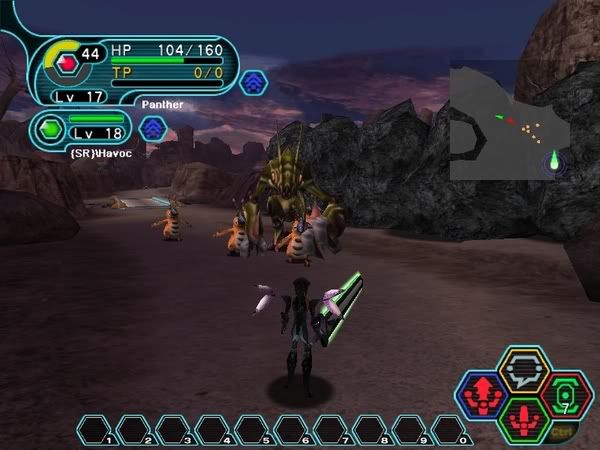Use the green item action showing 7
600x450 pixels.
point(567,394)
